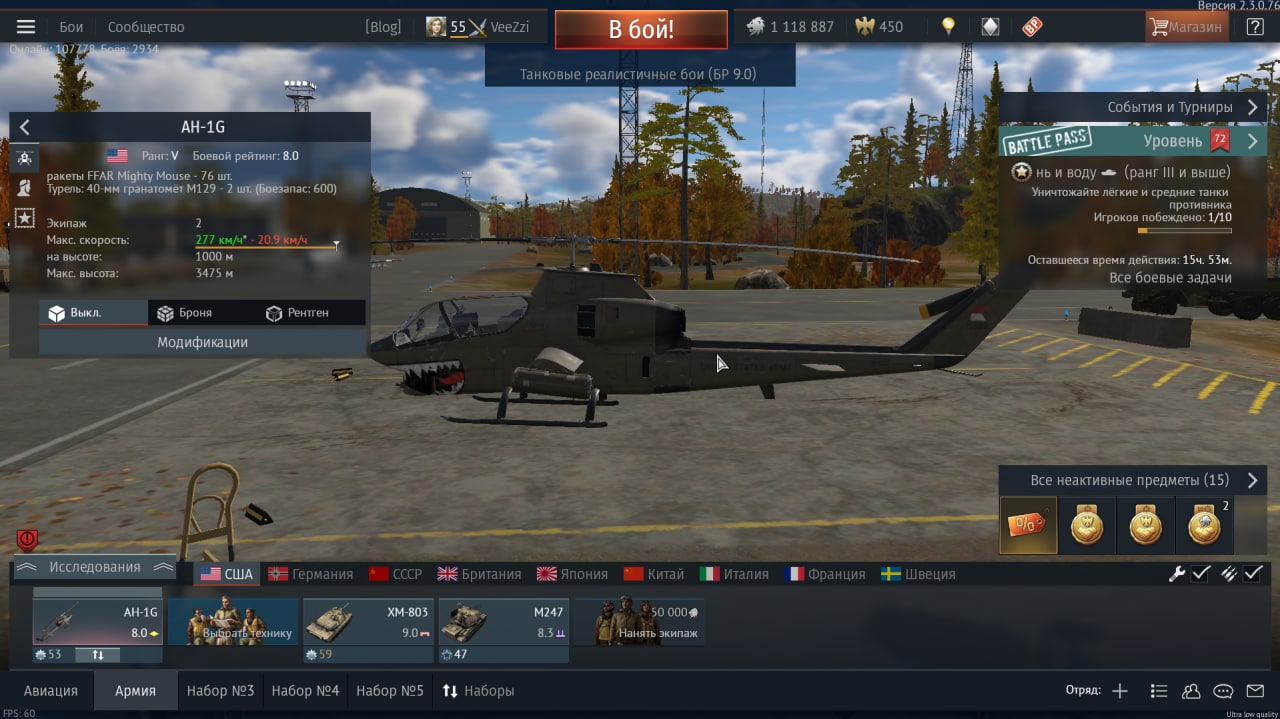
Task: Open the Магазин shop
Action: [x=1186, y=27]
